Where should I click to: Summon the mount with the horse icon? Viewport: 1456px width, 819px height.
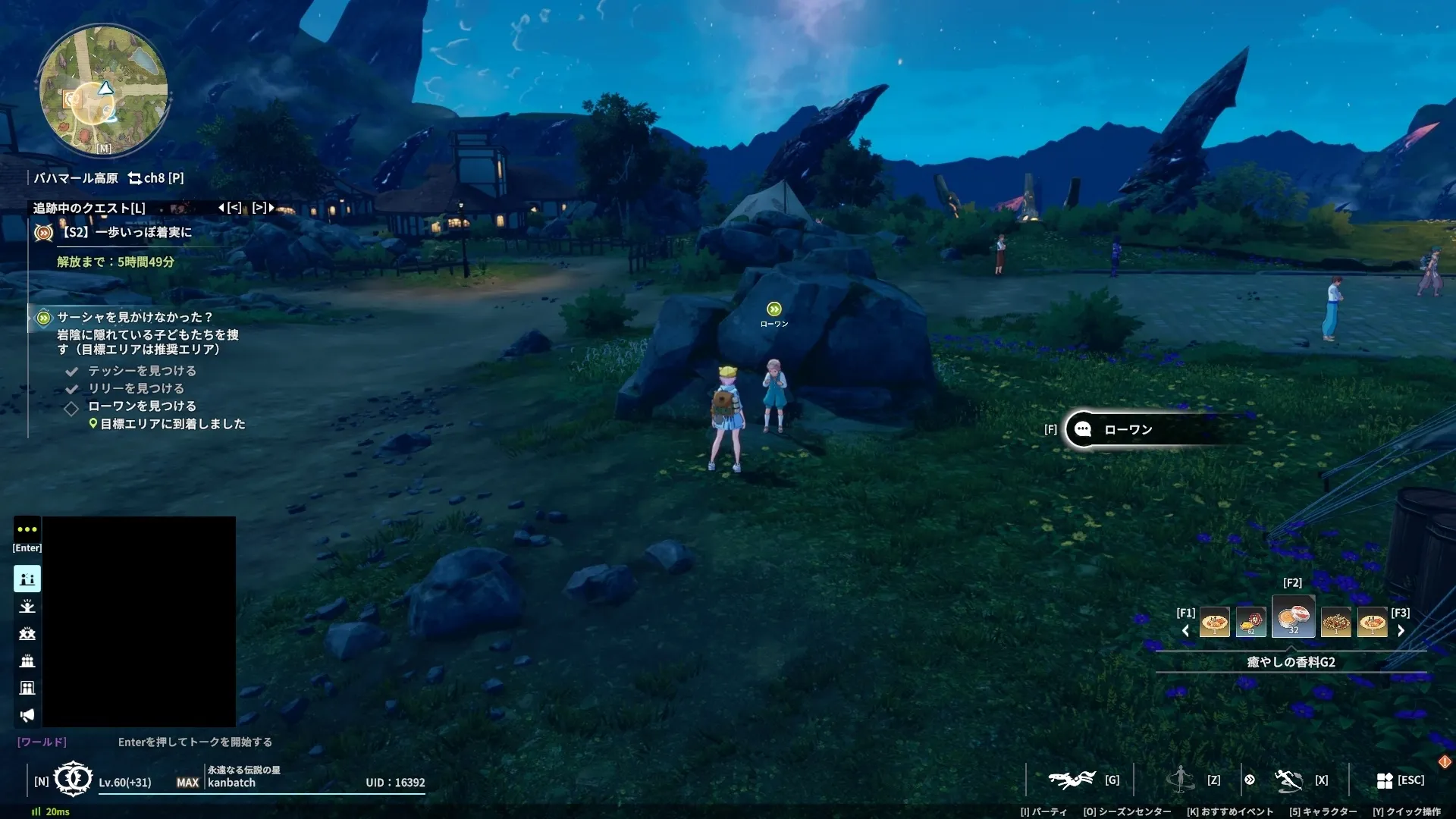pos(1071,780)
